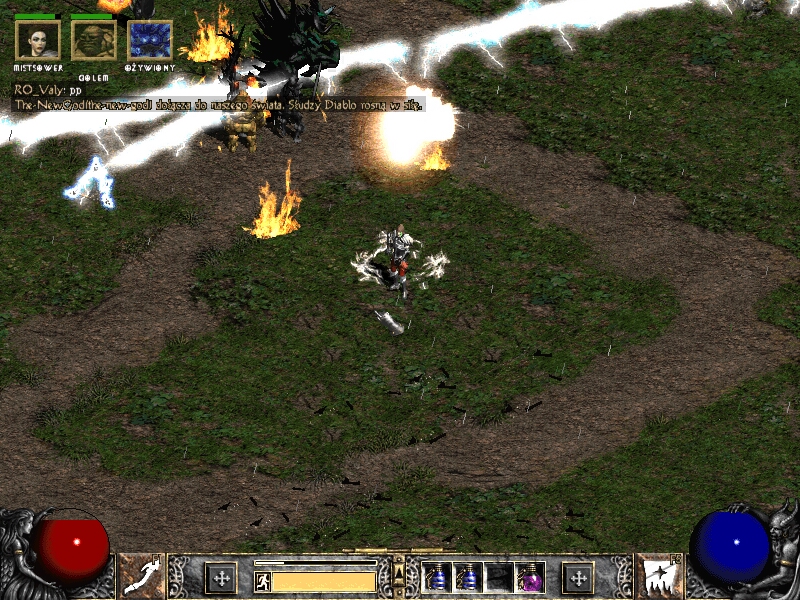Toggle the run/walk running man icon
800x600 pixels.
(262, 581)
